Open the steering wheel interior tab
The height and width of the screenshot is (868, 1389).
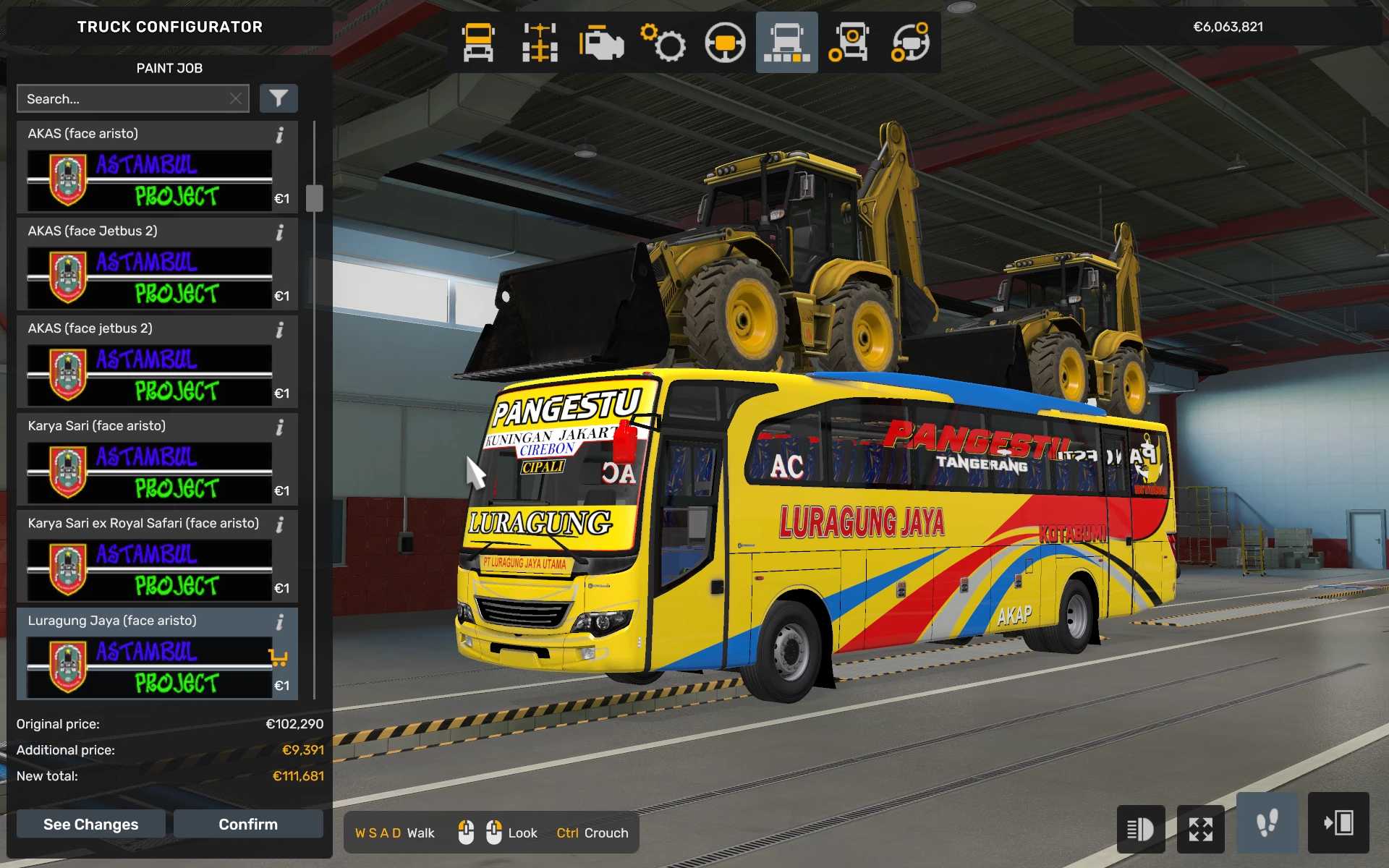pos(725,43)
